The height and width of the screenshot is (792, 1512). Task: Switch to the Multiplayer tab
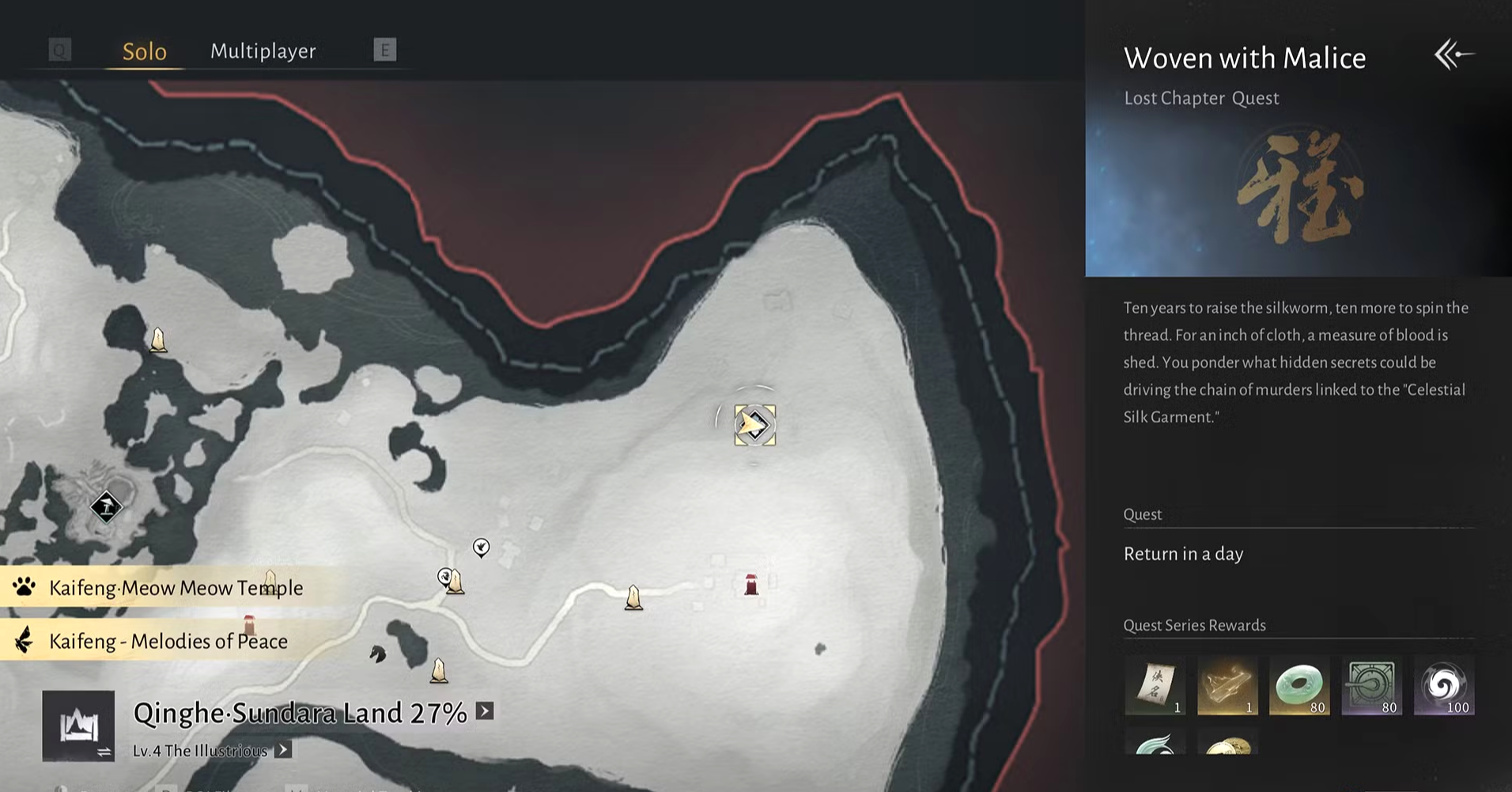(x=263, y=51)
